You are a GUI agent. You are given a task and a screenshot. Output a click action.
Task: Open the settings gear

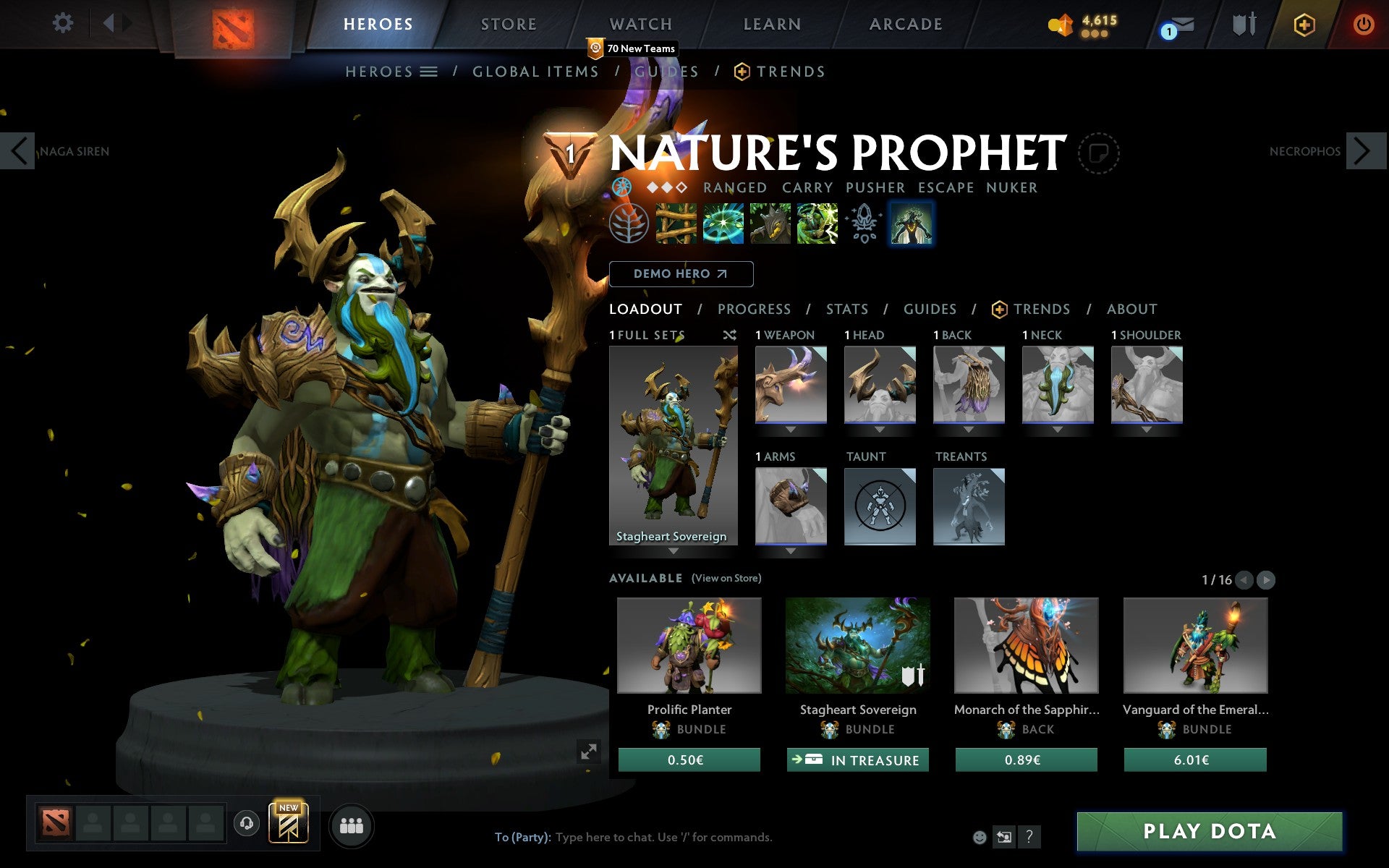coord(64,23)
